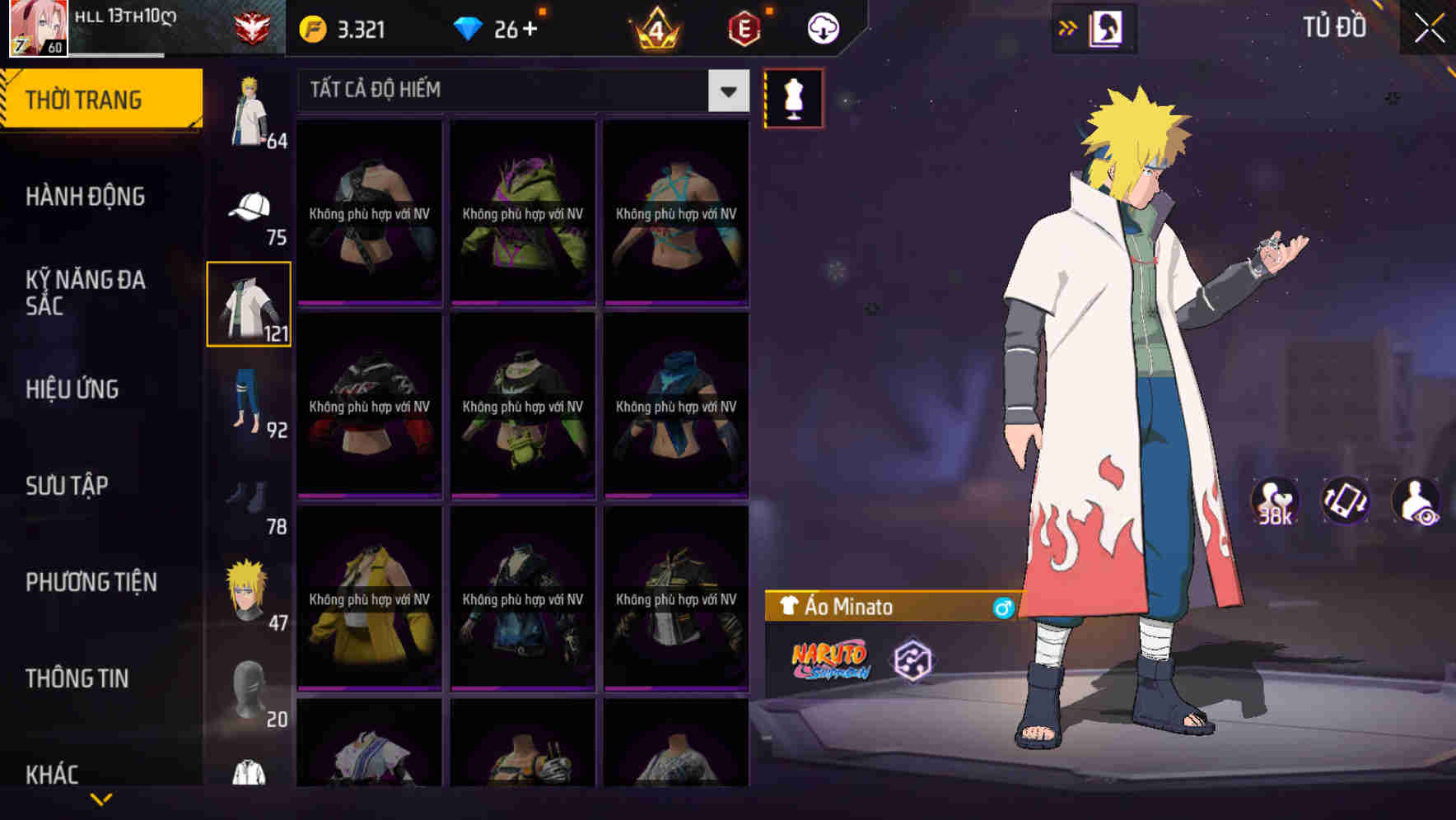This screenshot has width=1456, height=820.
Task: Collapse the side panel with the double-arrow icon
Action: (x=1066, y=27)
